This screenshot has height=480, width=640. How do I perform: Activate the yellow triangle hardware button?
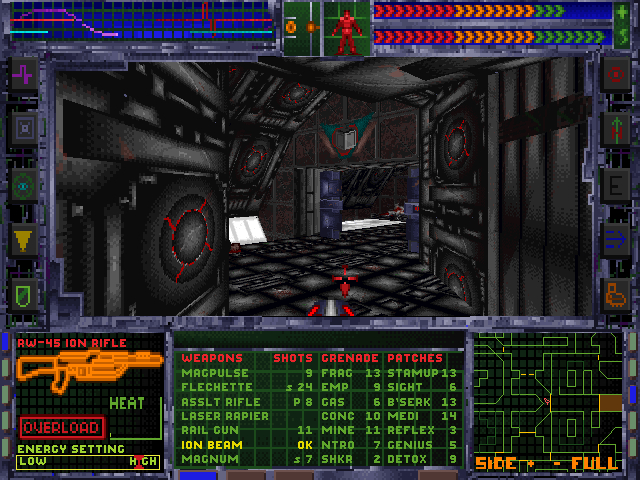24,239
